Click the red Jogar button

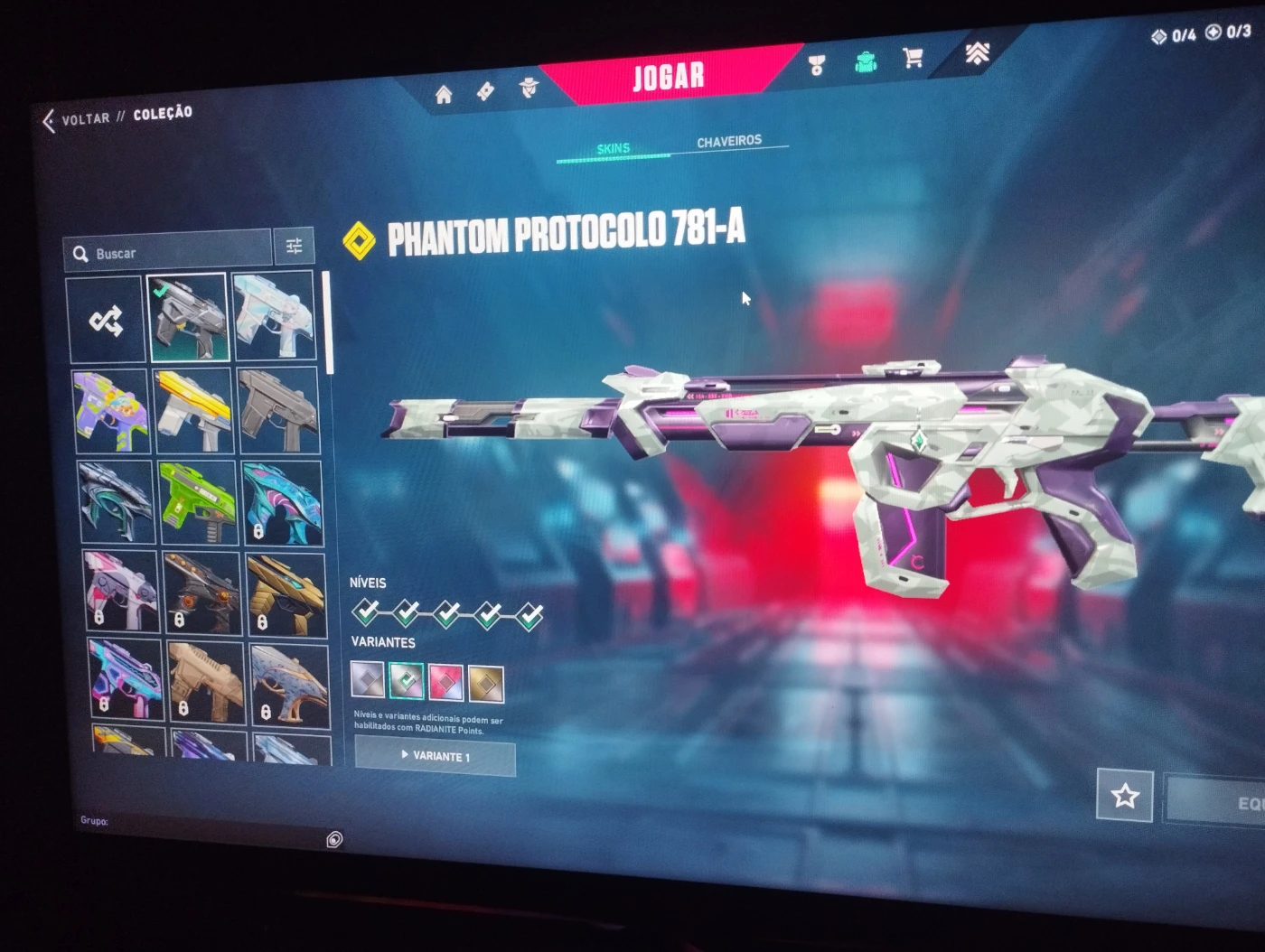(x=668, y=76)
